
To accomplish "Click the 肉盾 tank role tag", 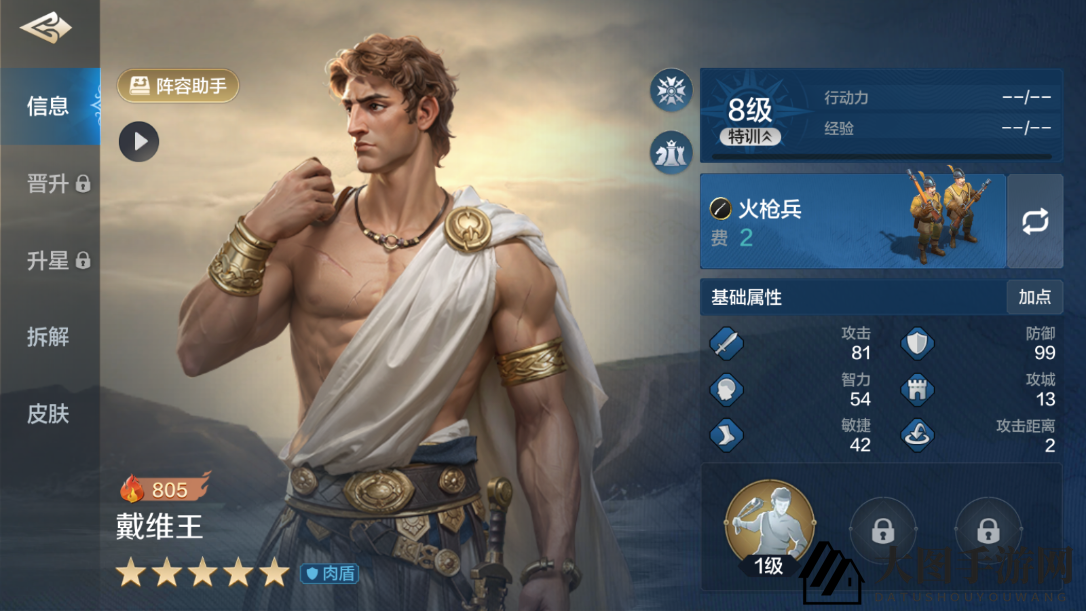I will pyautogui.click(x=330, y=573).
